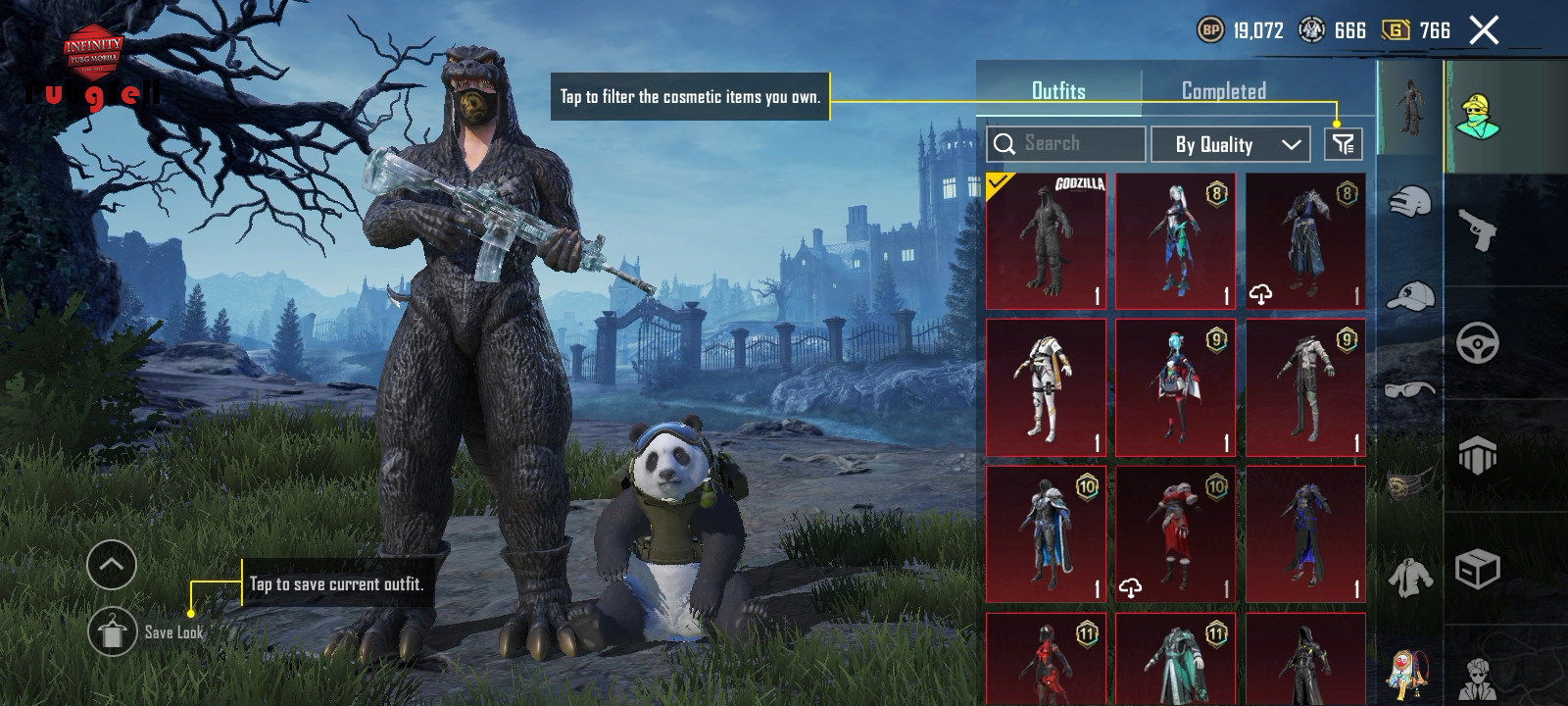Open the helmet category
Image resolution: width=1568 pixels, height=706 pixels.
coord(1410,204)
